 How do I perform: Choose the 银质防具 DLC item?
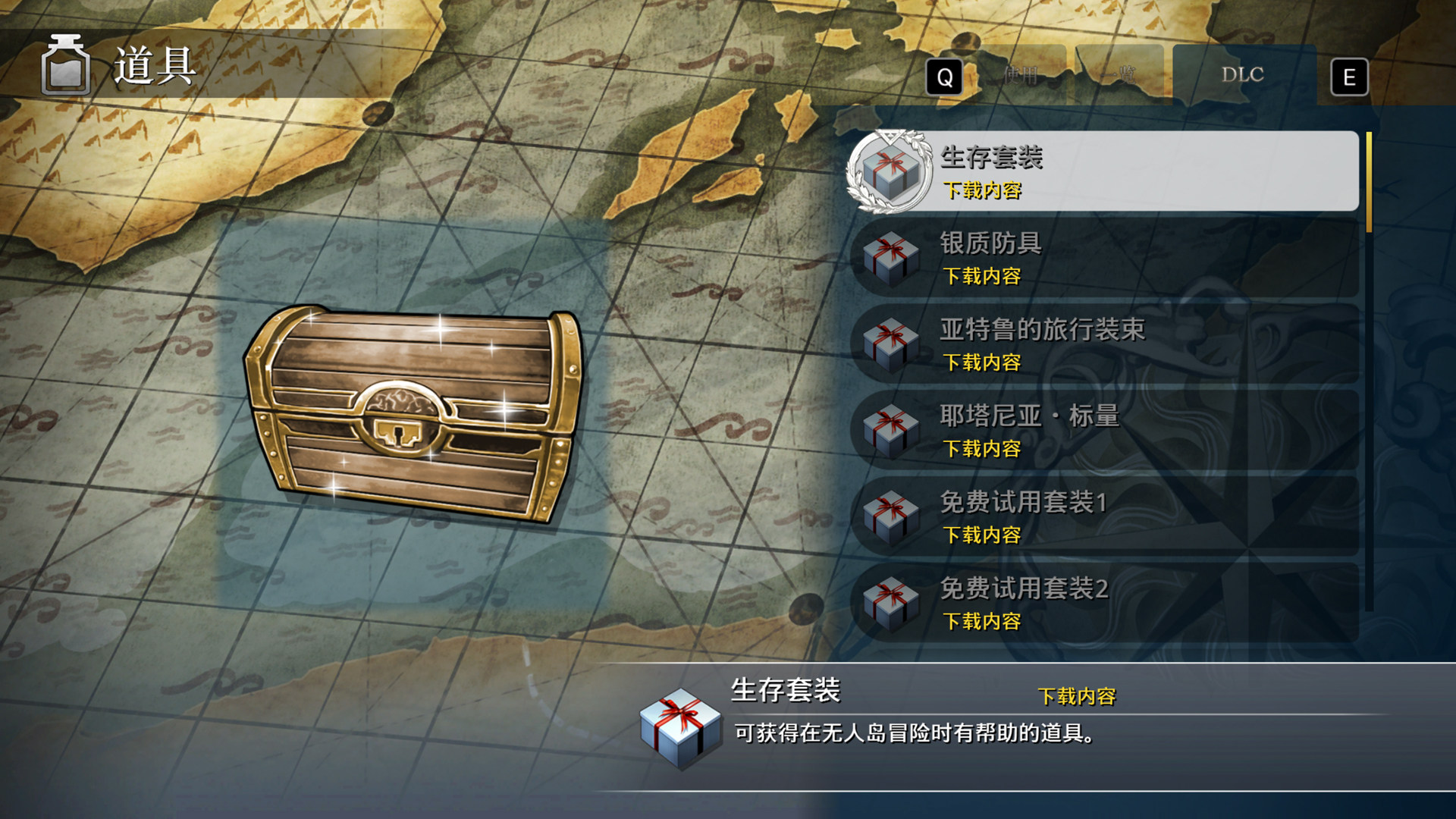pos(1103,258)
